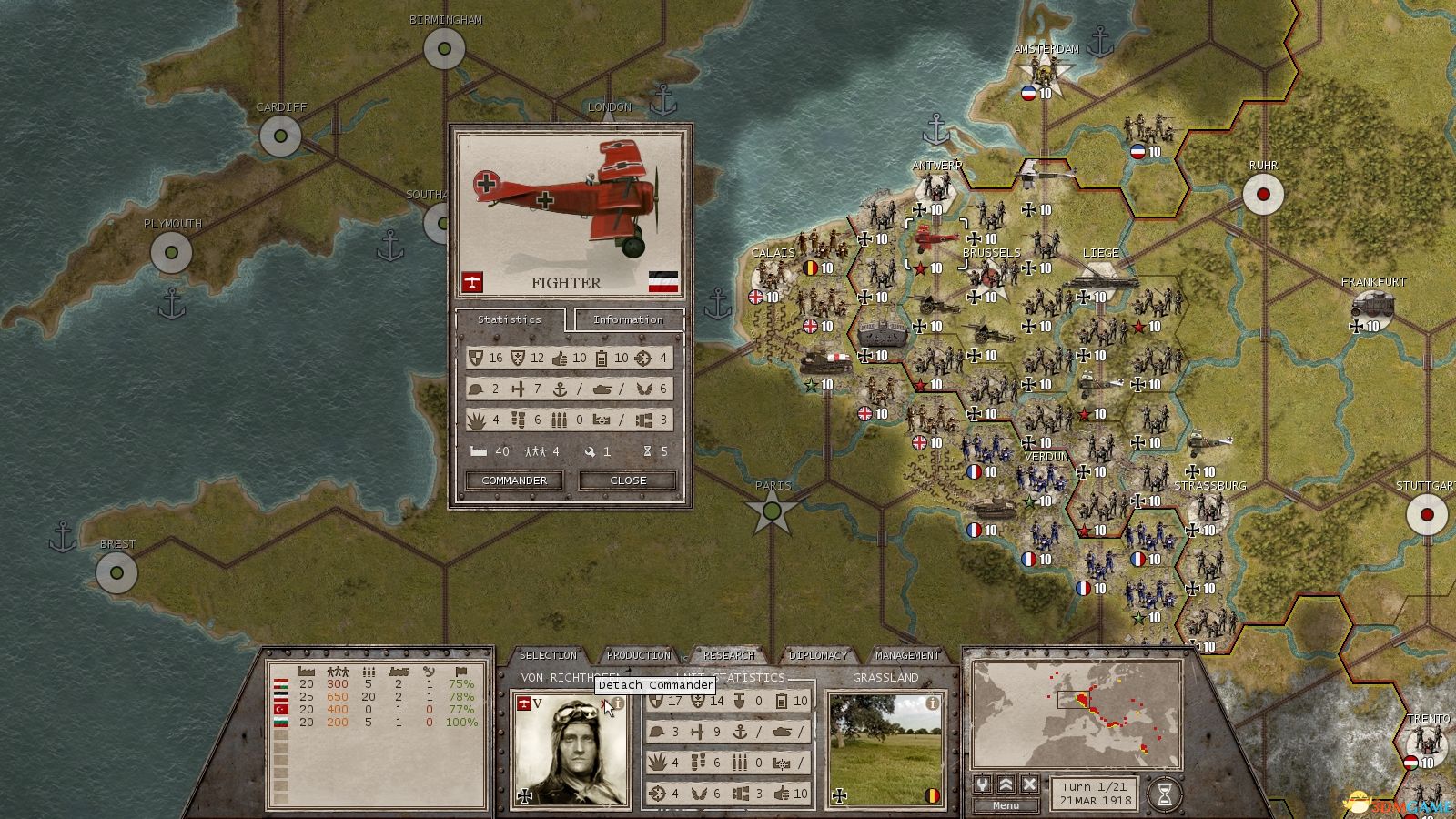
Task: Click the X icon beside the chevron arrows
Action: (1027, 785)
